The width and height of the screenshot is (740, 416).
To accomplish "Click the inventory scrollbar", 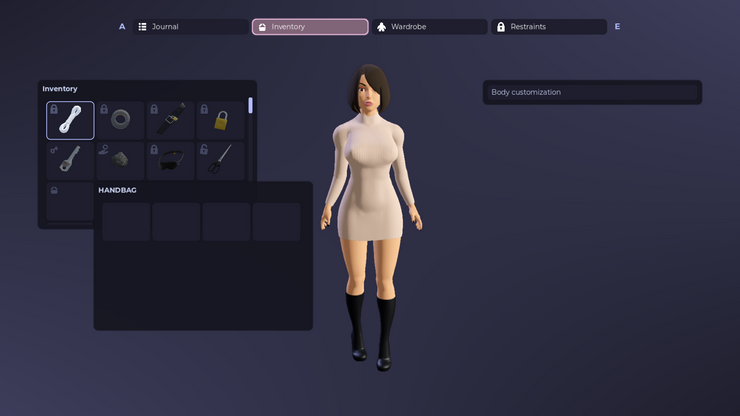I will pos(251,105).
